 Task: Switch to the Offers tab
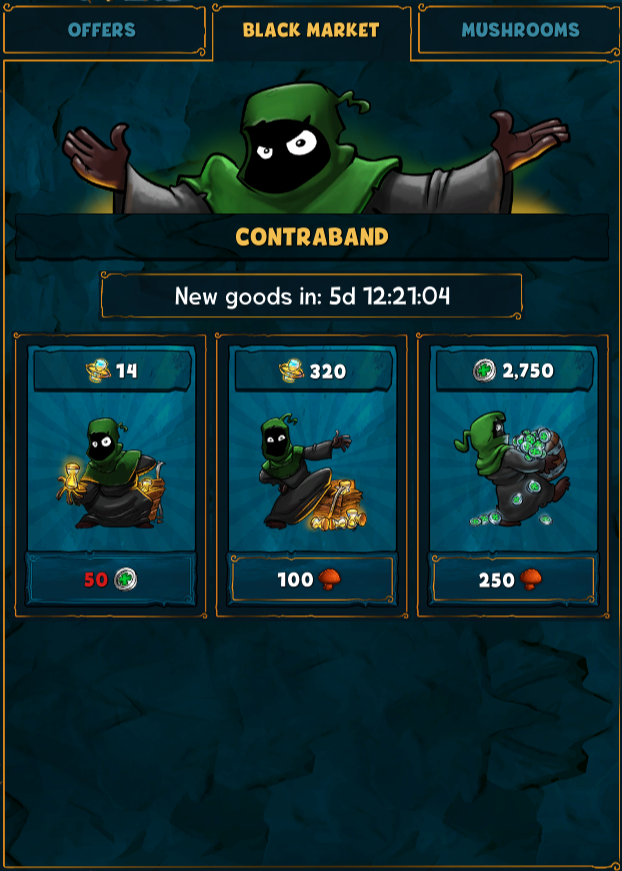point(102,30)
